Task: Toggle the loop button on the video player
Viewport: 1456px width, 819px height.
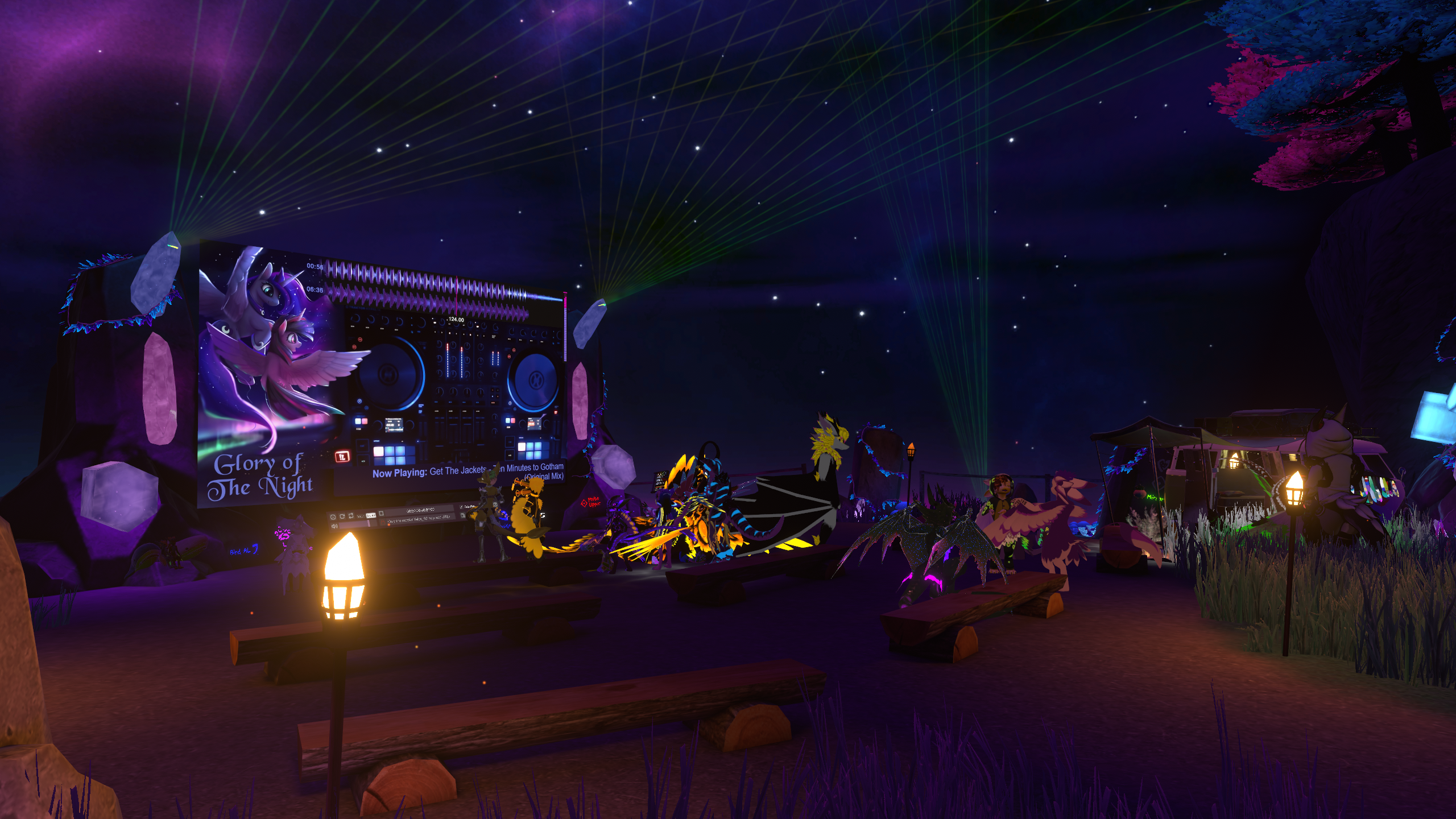Action: [351, 515]
